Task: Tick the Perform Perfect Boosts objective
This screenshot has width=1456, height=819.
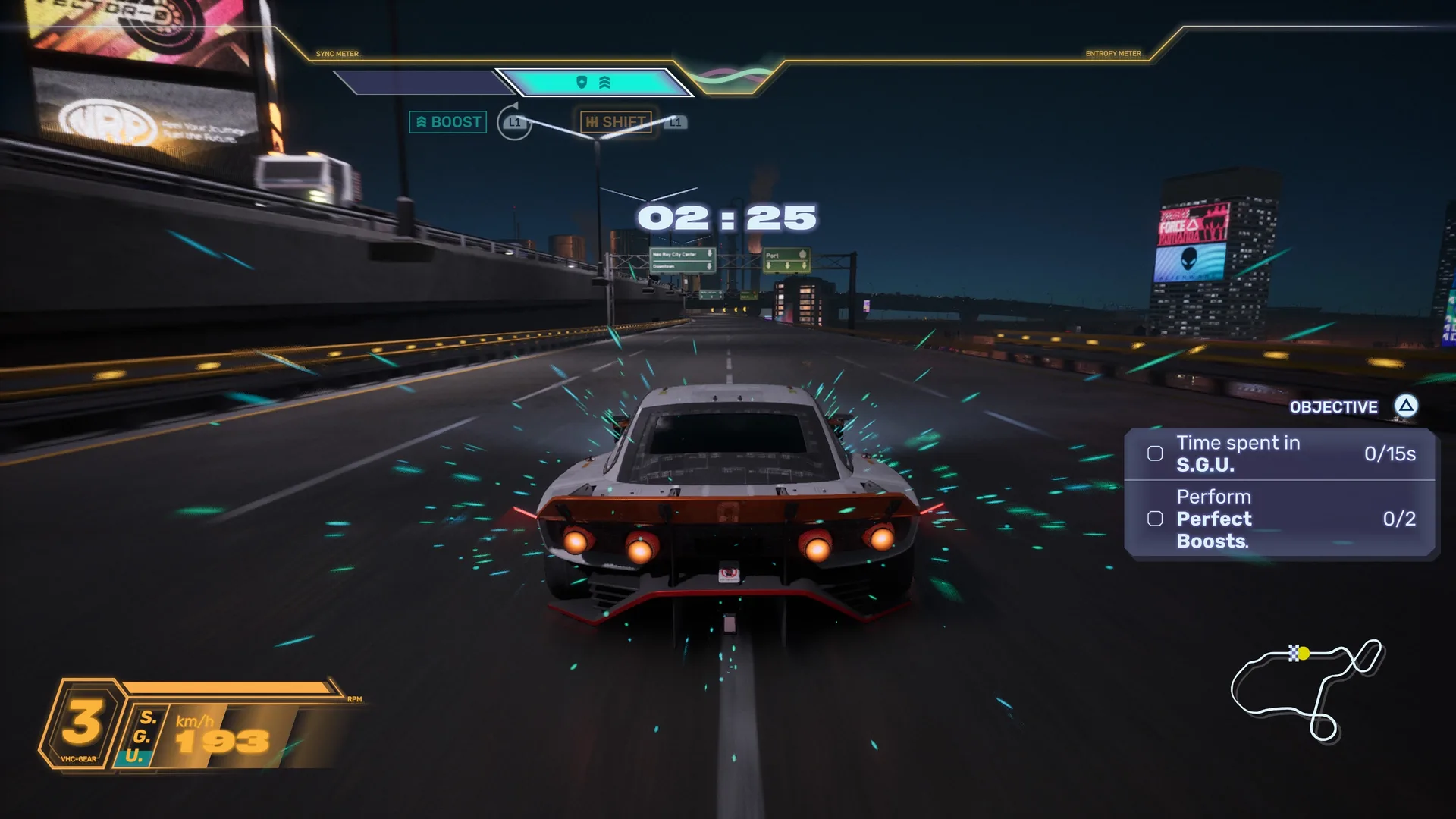Action: point(1155,519)
